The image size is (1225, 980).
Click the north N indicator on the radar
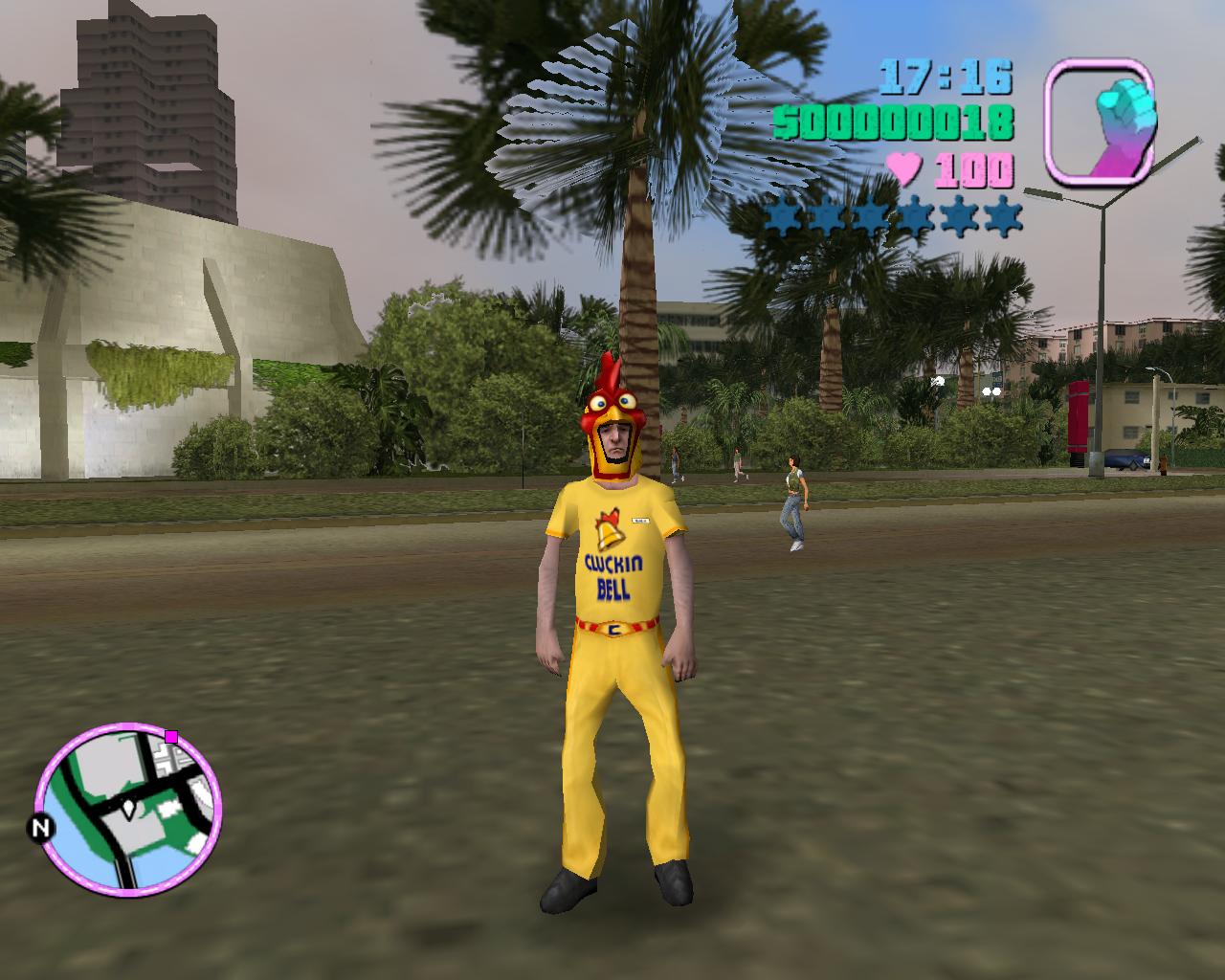click(40, 828)
